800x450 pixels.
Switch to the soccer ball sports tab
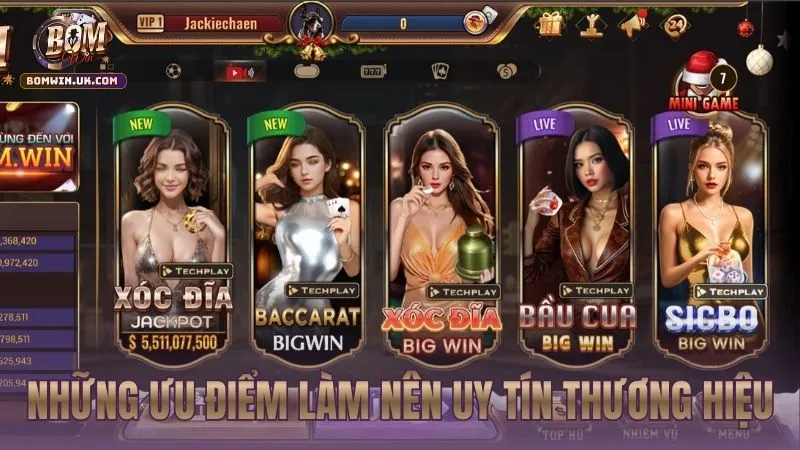173,72
